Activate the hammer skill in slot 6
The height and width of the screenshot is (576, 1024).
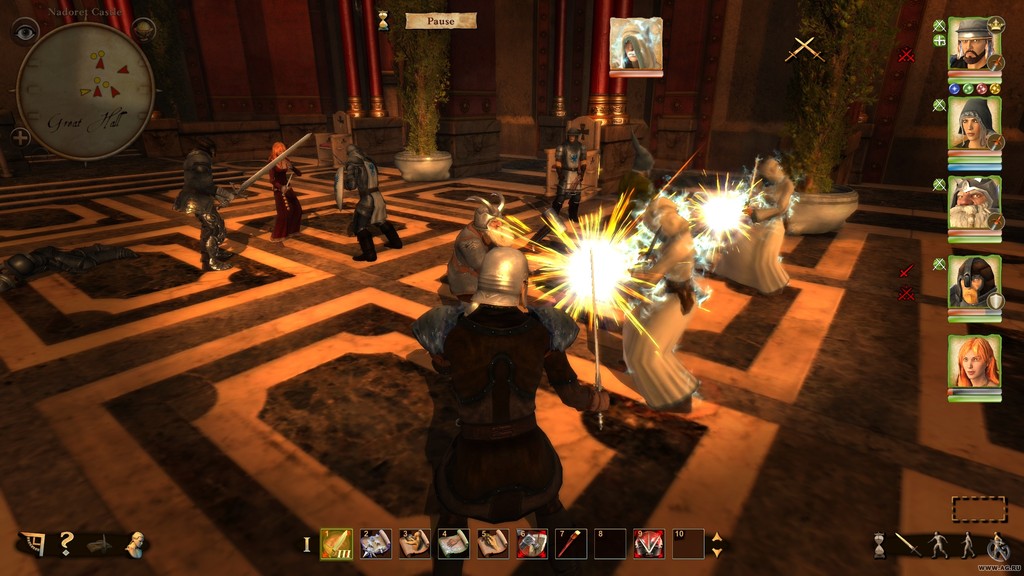point(532,543)
